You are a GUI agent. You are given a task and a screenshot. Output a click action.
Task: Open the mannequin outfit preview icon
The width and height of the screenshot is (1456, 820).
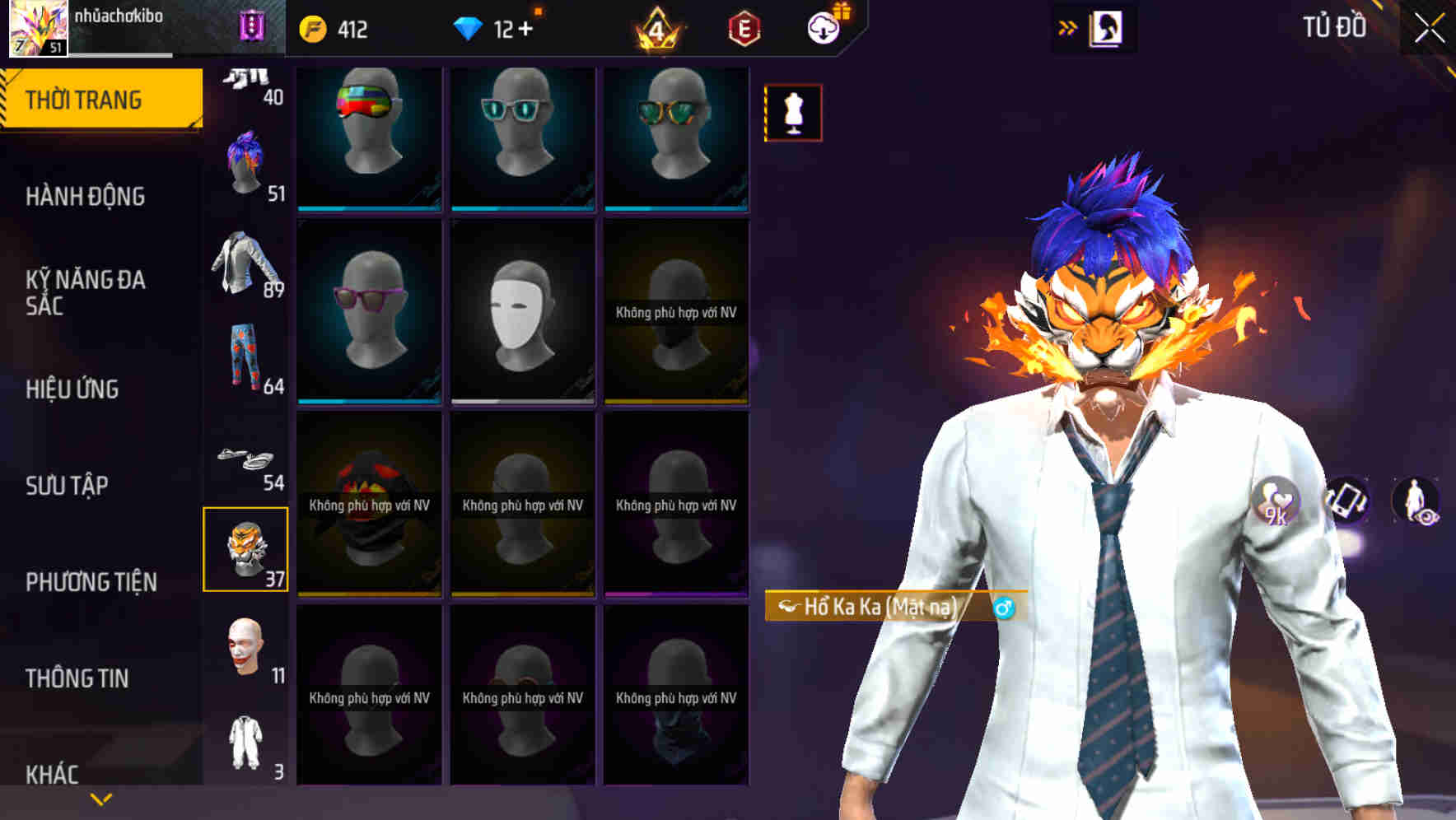click(x=793, y=114)
